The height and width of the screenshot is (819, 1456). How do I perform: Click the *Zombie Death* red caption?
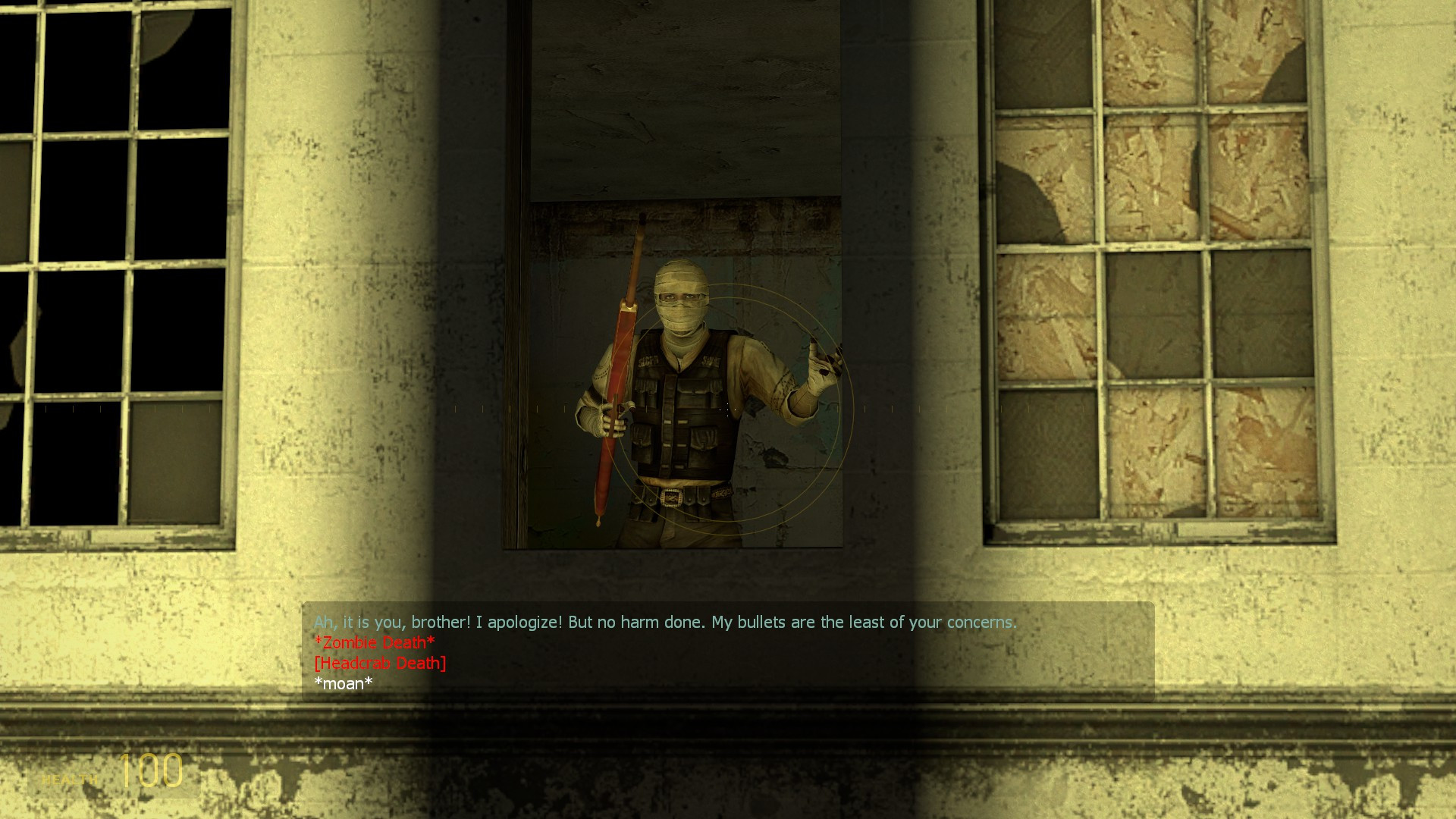point(375,642)
